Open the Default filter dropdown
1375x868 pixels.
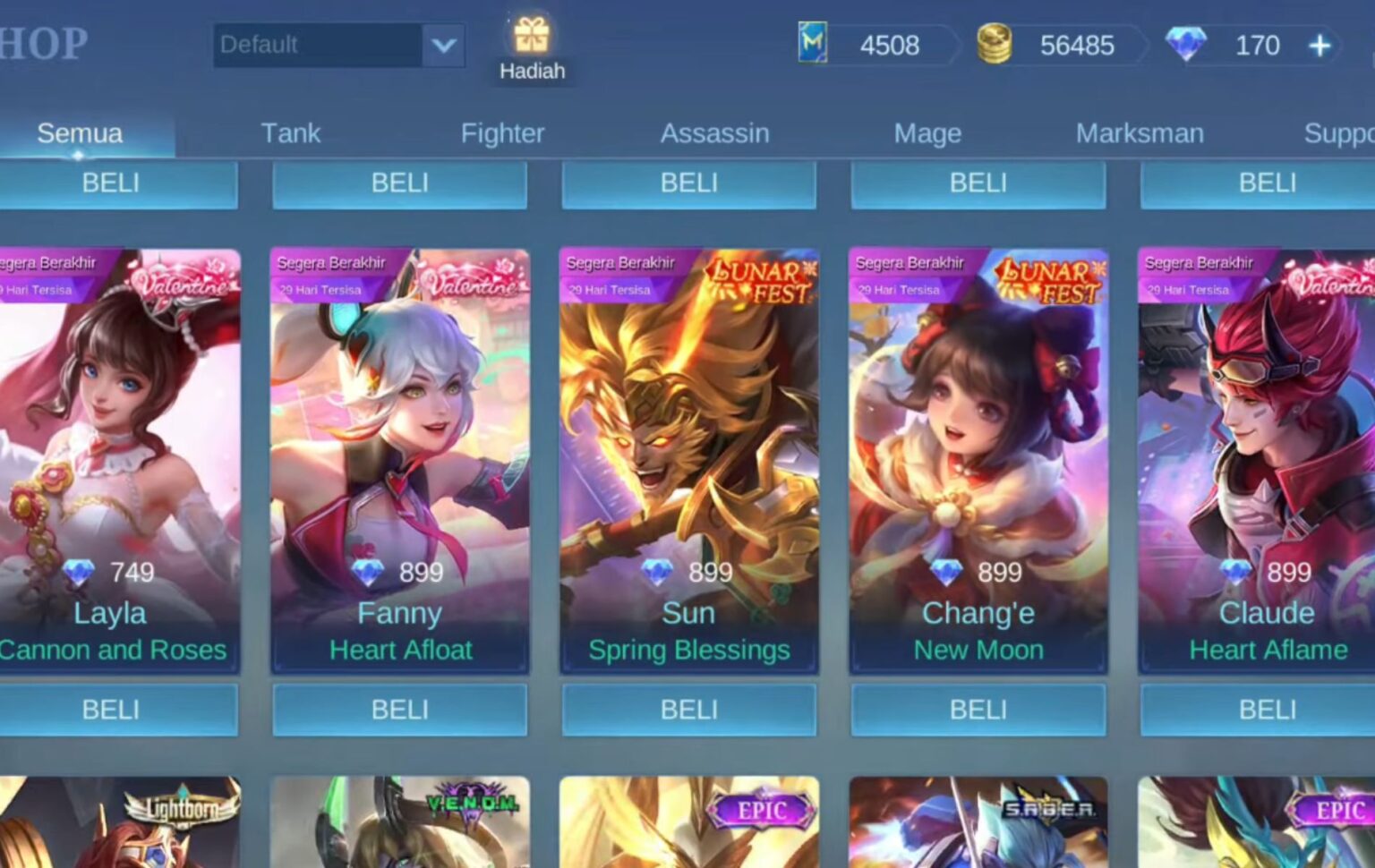click(x=318, y=45)
